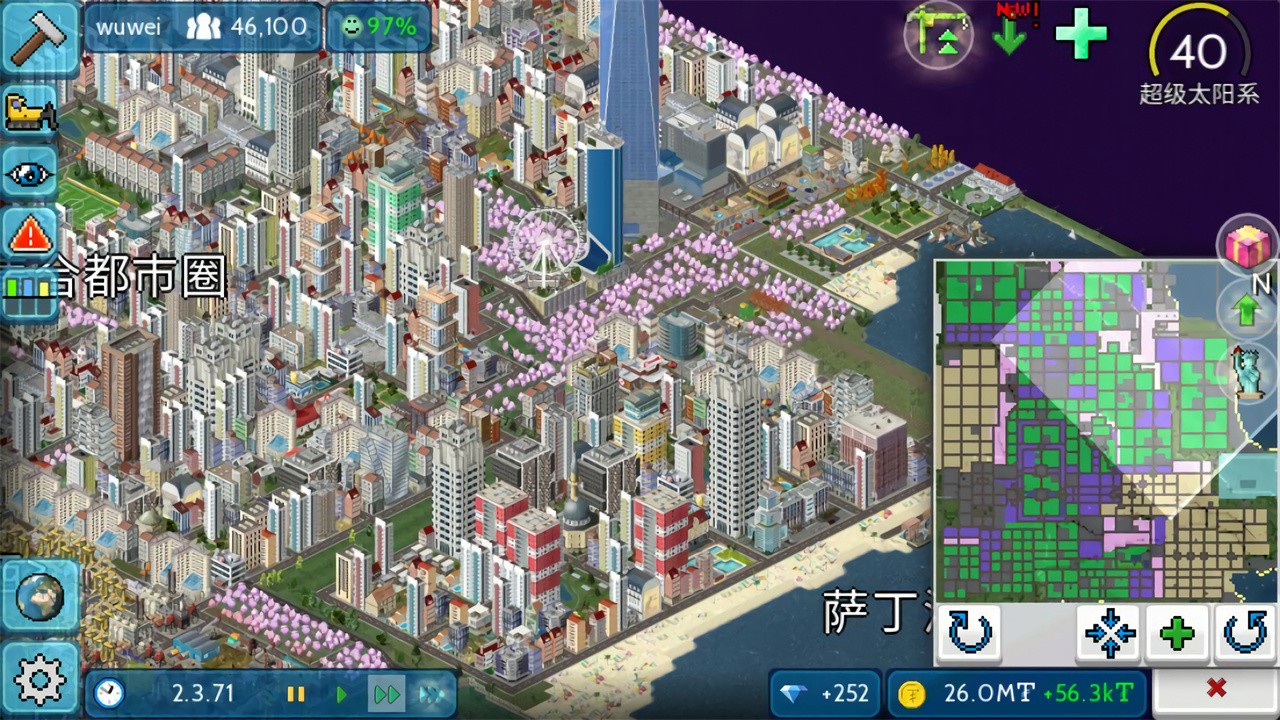Open the globe region view
Screen dimensions: 1280x720
coord(40,597)
